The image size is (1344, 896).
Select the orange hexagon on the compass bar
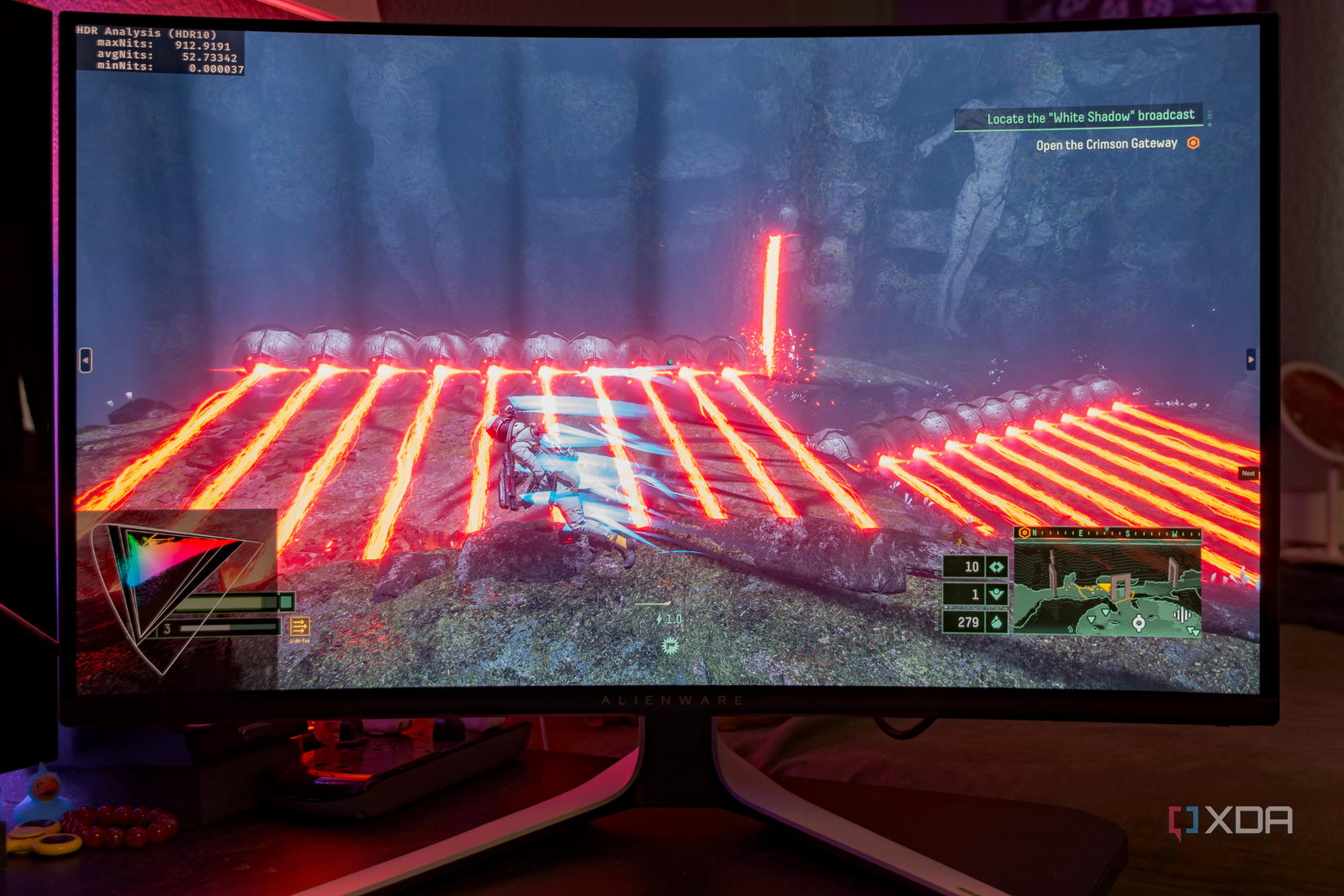[1025, 533]
